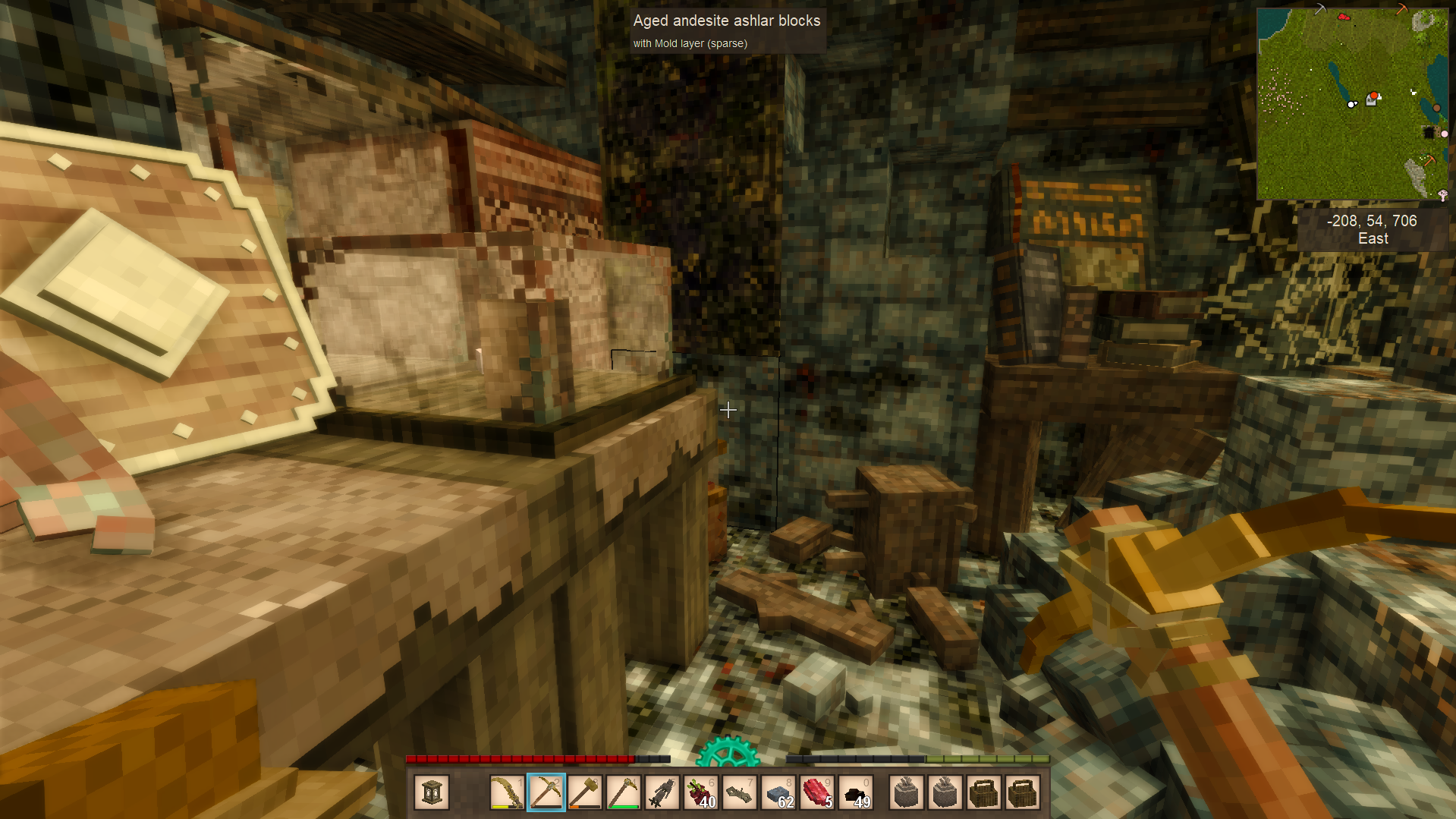The height and width of the screenshot is (819, 1456).
Task: Click the highlighted pickaxe hotbar slot
Action: (x=546, y=792)
